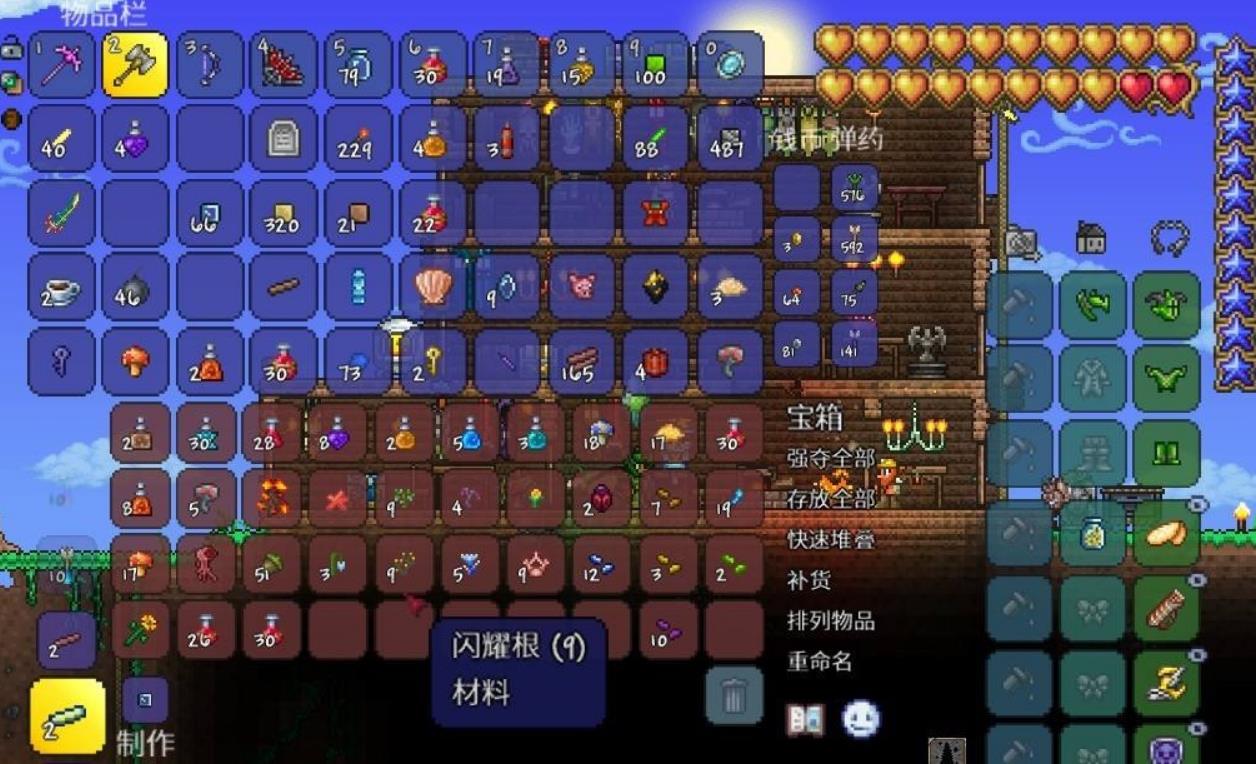Select the pink piggy bank slot
Image resolution: width=1256 pixels, height=764 pixels.
[581, 287]
